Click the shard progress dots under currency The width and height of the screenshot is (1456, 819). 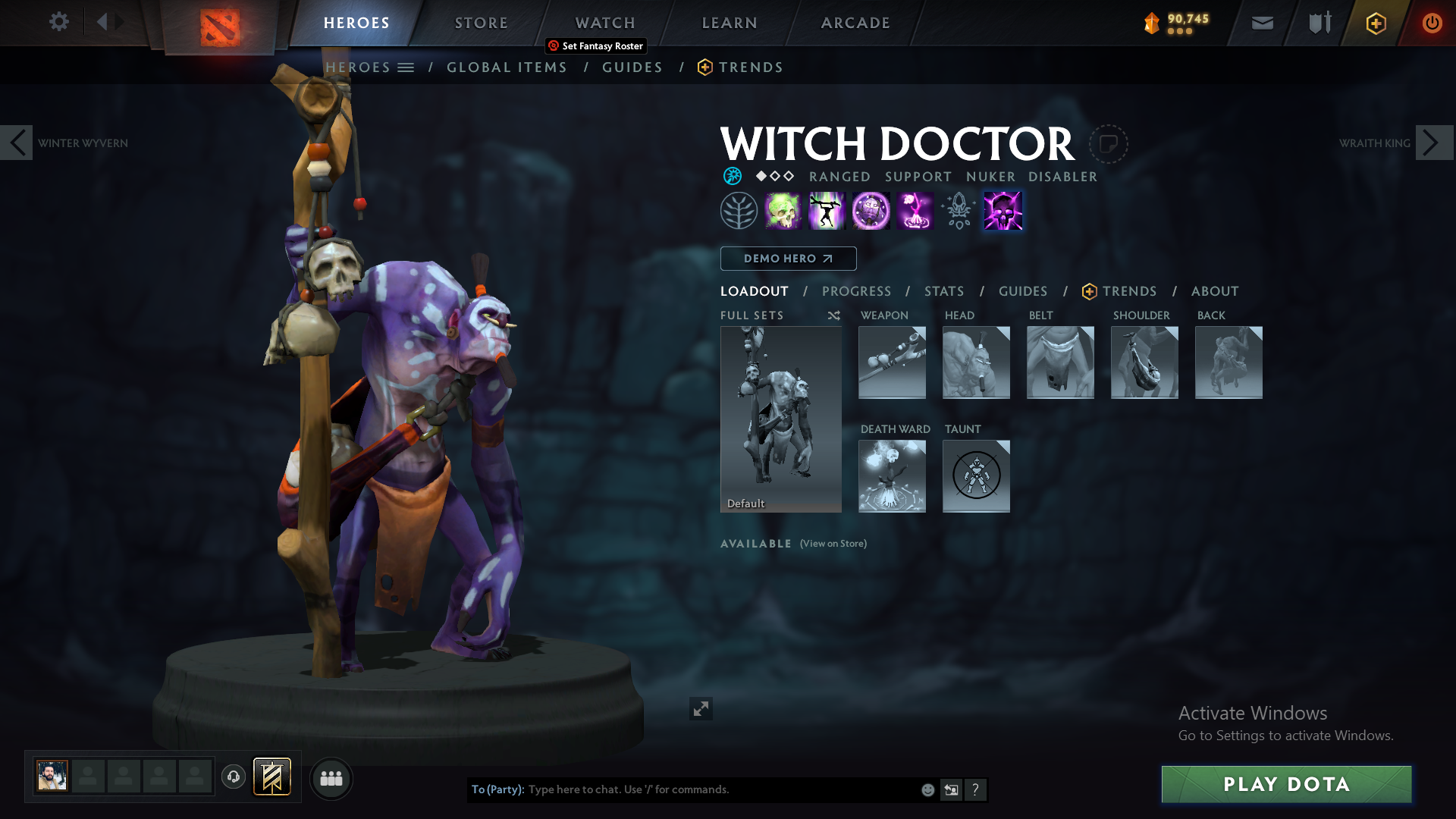(1178, 33)
